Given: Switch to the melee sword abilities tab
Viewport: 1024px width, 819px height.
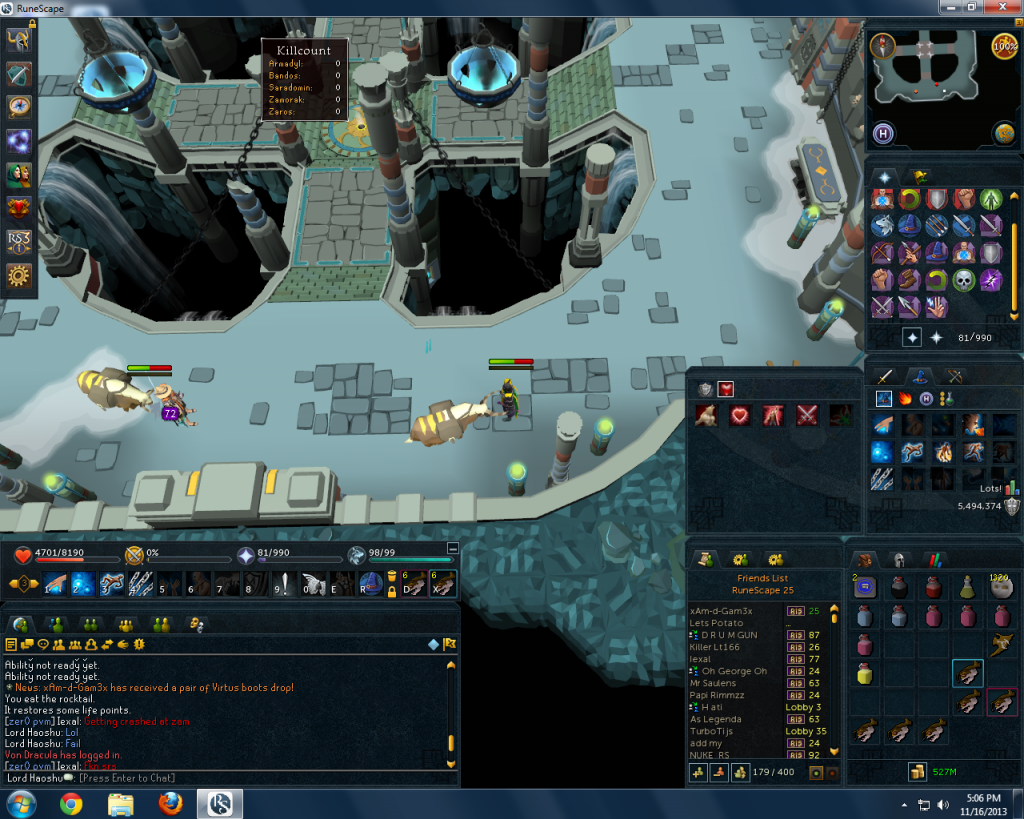Looking at the screenshot, I should pyautogui.click(x=884, y=376).
